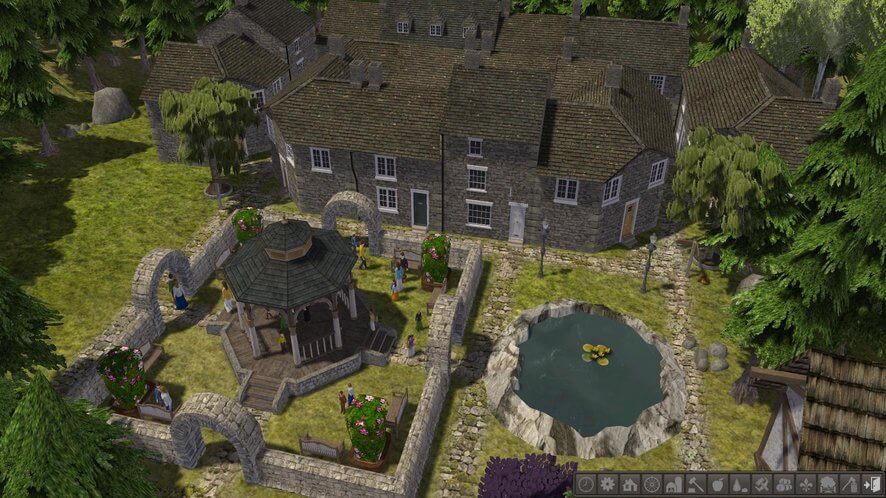This screenshot has width=886, height=498.
Task: Click the crossed tools toolbar icon
Action: [x=761, y=484]
